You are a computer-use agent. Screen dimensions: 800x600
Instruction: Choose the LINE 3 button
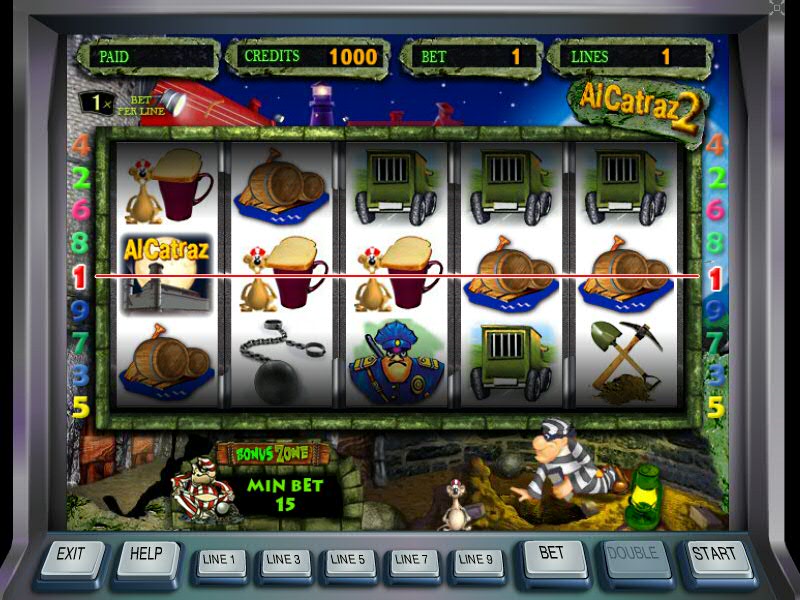click(x=284, y=560)
